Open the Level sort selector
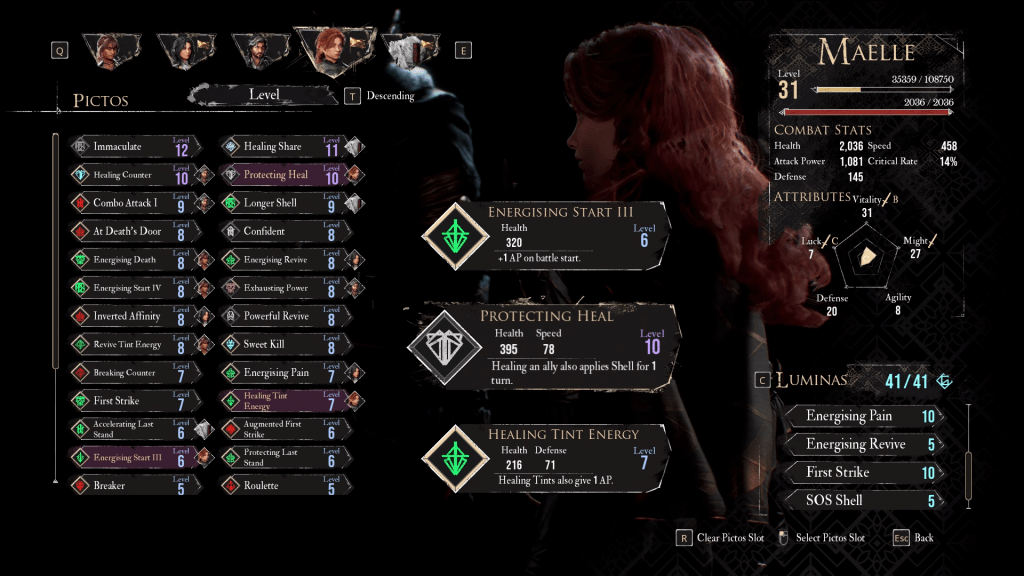Image resolution: width=1024 pixels, height=576 pixels. pos(264,95)
